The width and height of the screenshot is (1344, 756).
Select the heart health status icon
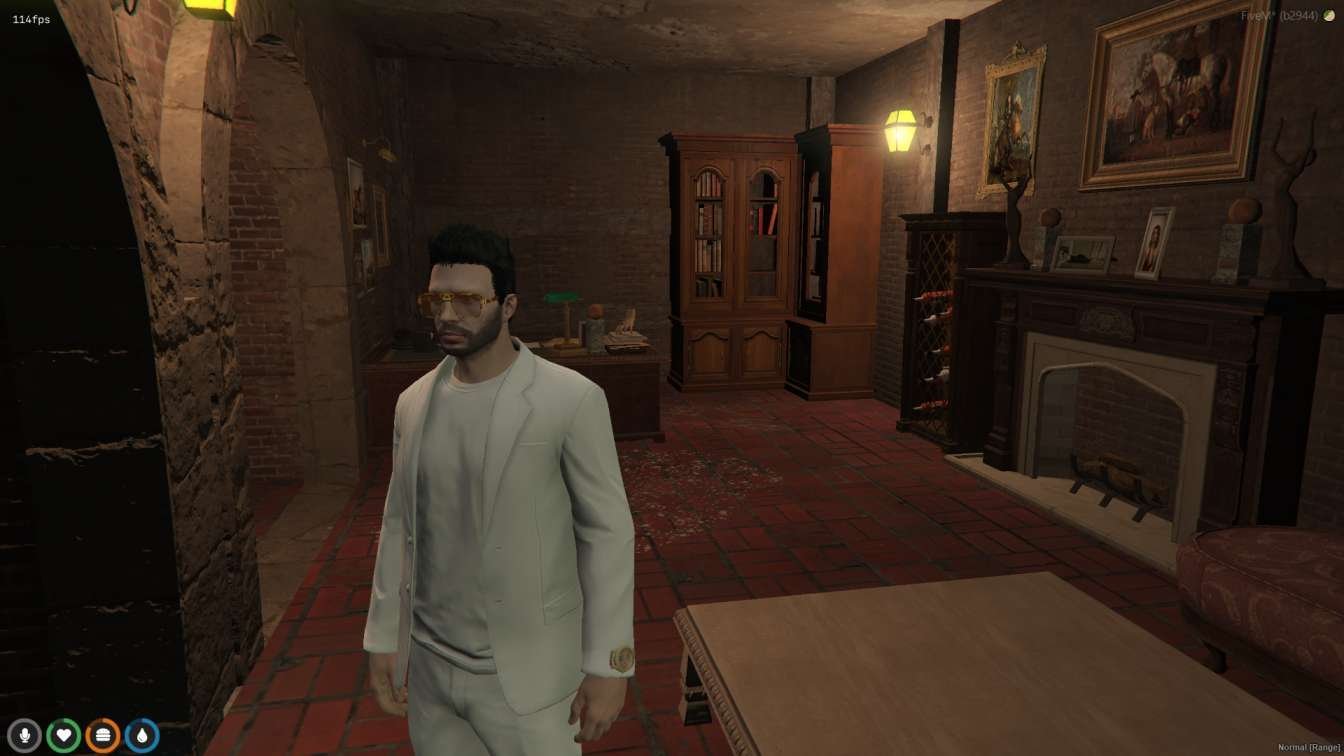click(63, 736)
